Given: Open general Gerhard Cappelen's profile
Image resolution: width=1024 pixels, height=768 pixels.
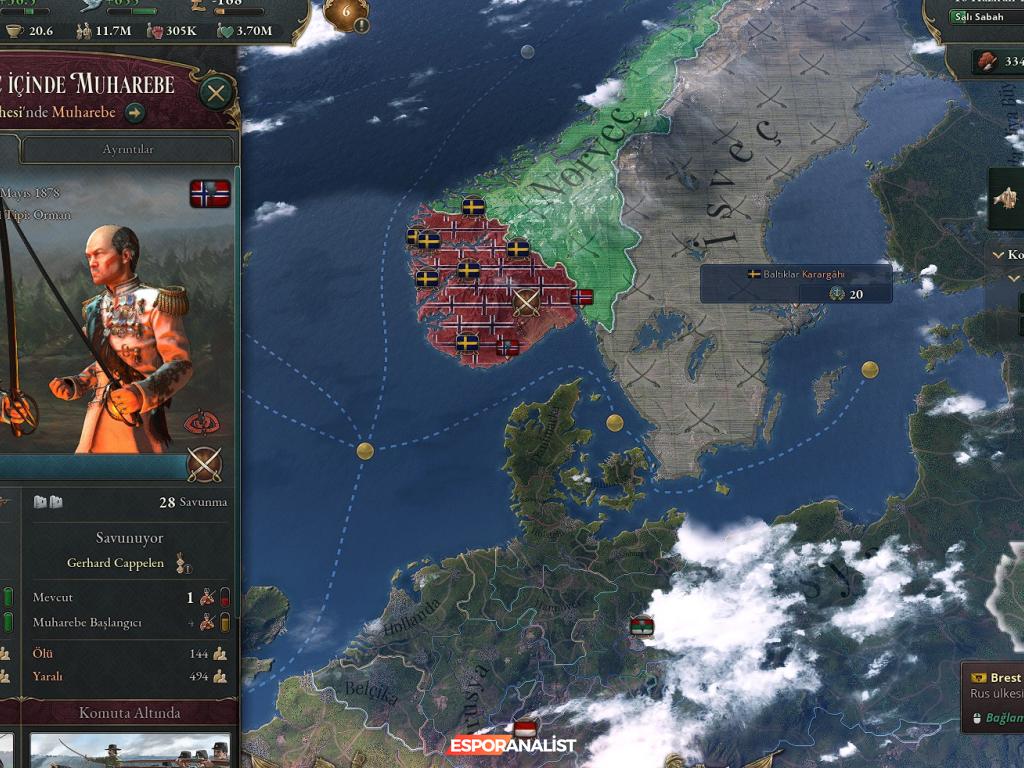Looking at the screenshot, I should [x=114, y=563].
